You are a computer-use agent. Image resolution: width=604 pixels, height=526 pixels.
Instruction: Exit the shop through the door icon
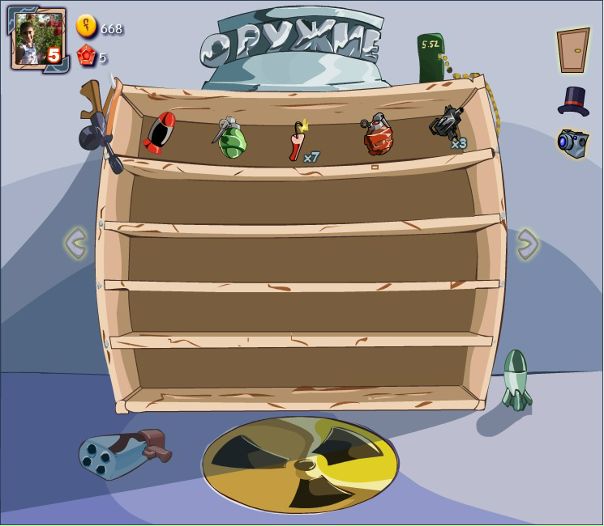coord(573,50)
